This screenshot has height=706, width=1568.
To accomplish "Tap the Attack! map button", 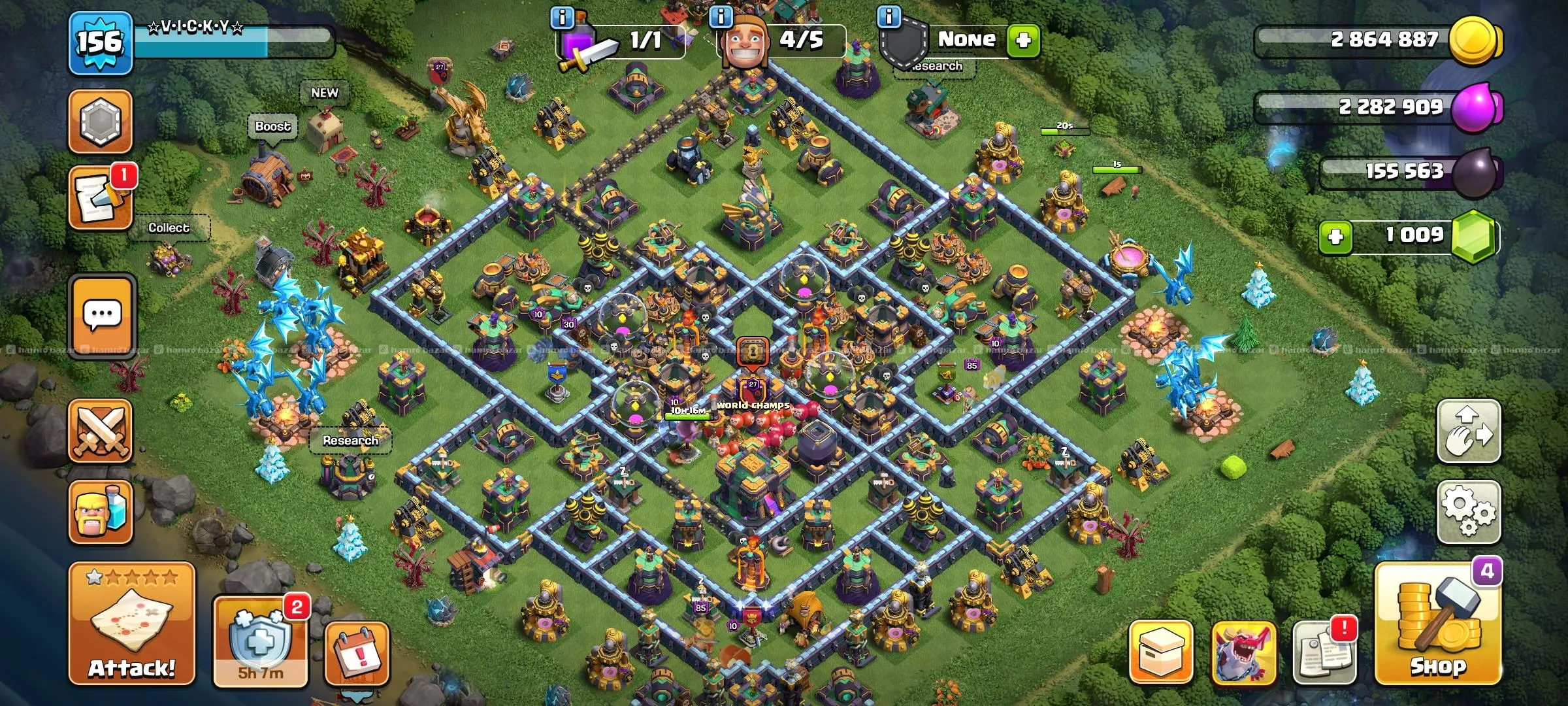I will [x=132, y=624].
